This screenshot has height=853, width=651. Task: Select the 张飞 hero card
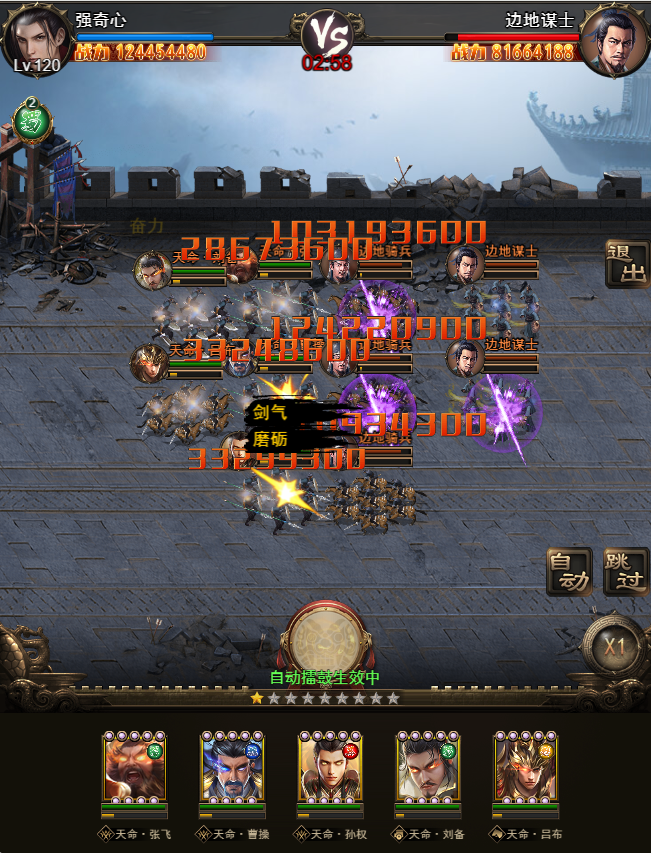click(x=134, y=768)
